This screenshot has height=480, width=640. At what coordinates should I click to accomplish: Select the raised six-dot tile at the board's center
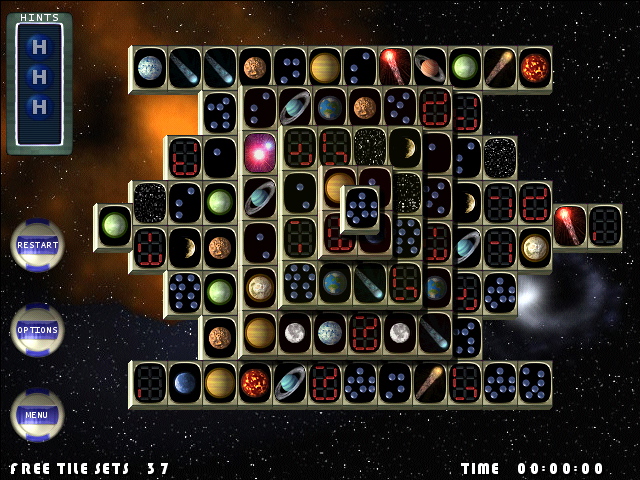tap(360, 207)
